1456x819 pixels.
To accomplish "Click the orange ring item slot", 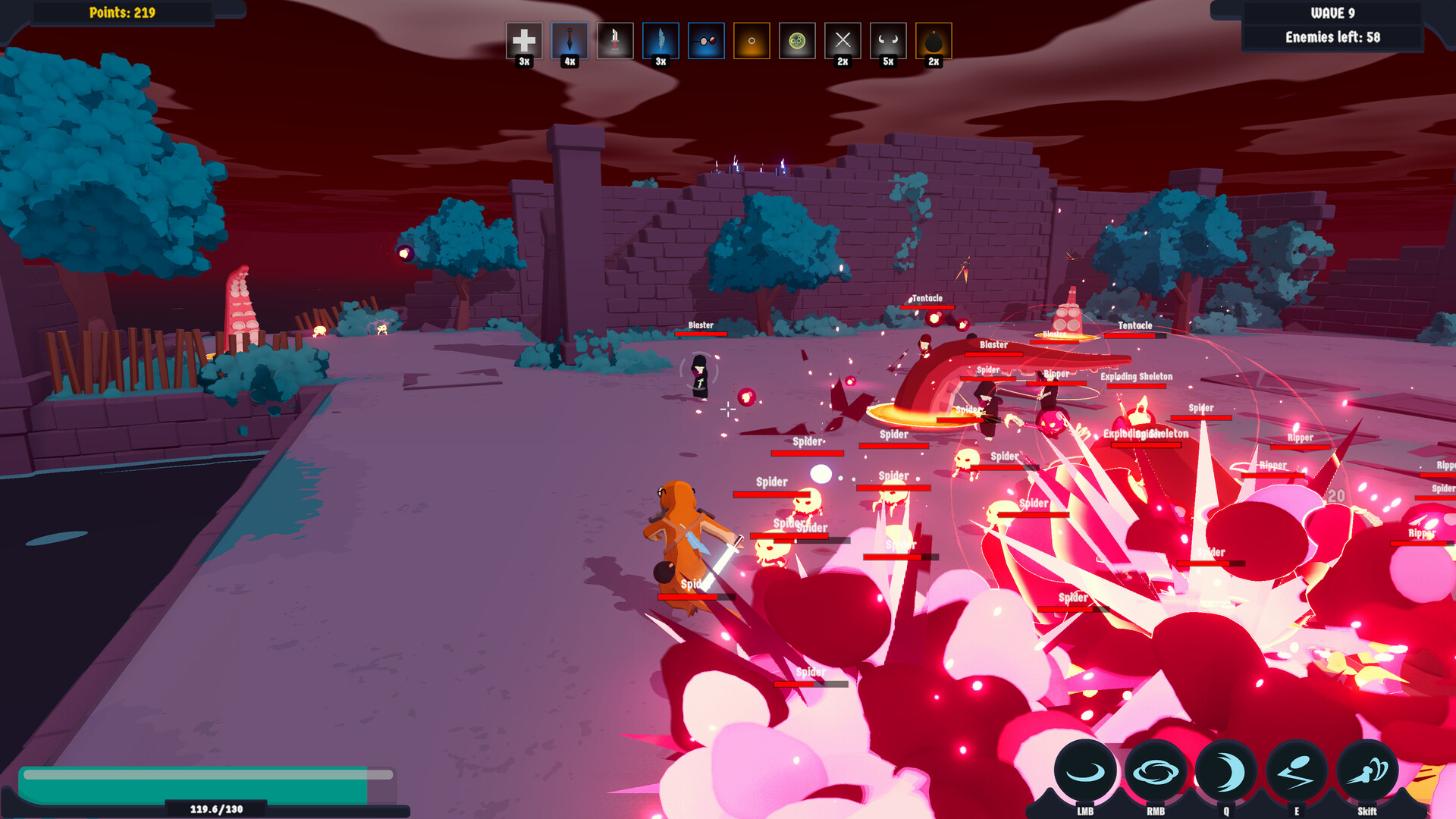I will 750,42.
